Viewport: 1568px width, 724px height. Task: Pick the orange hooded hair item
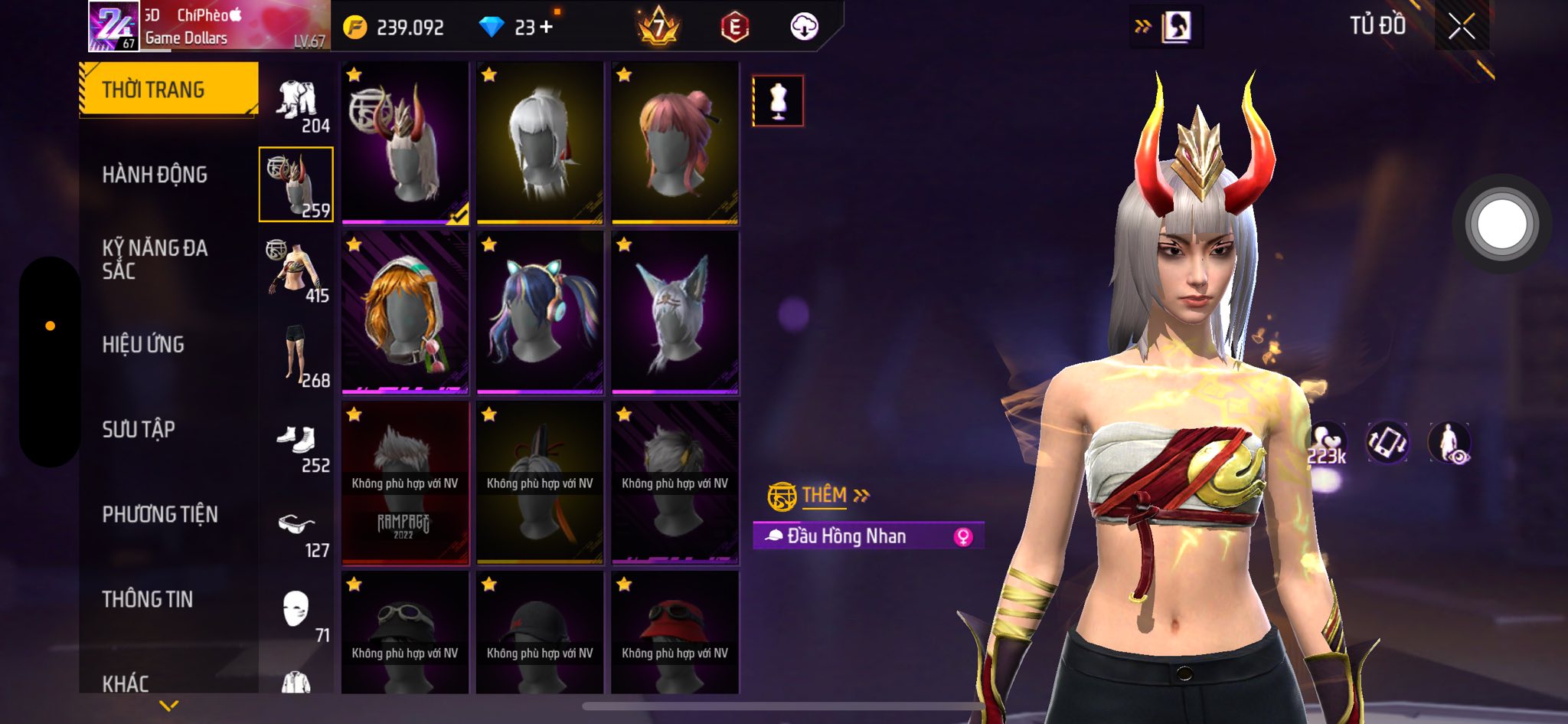pos(405,313)
